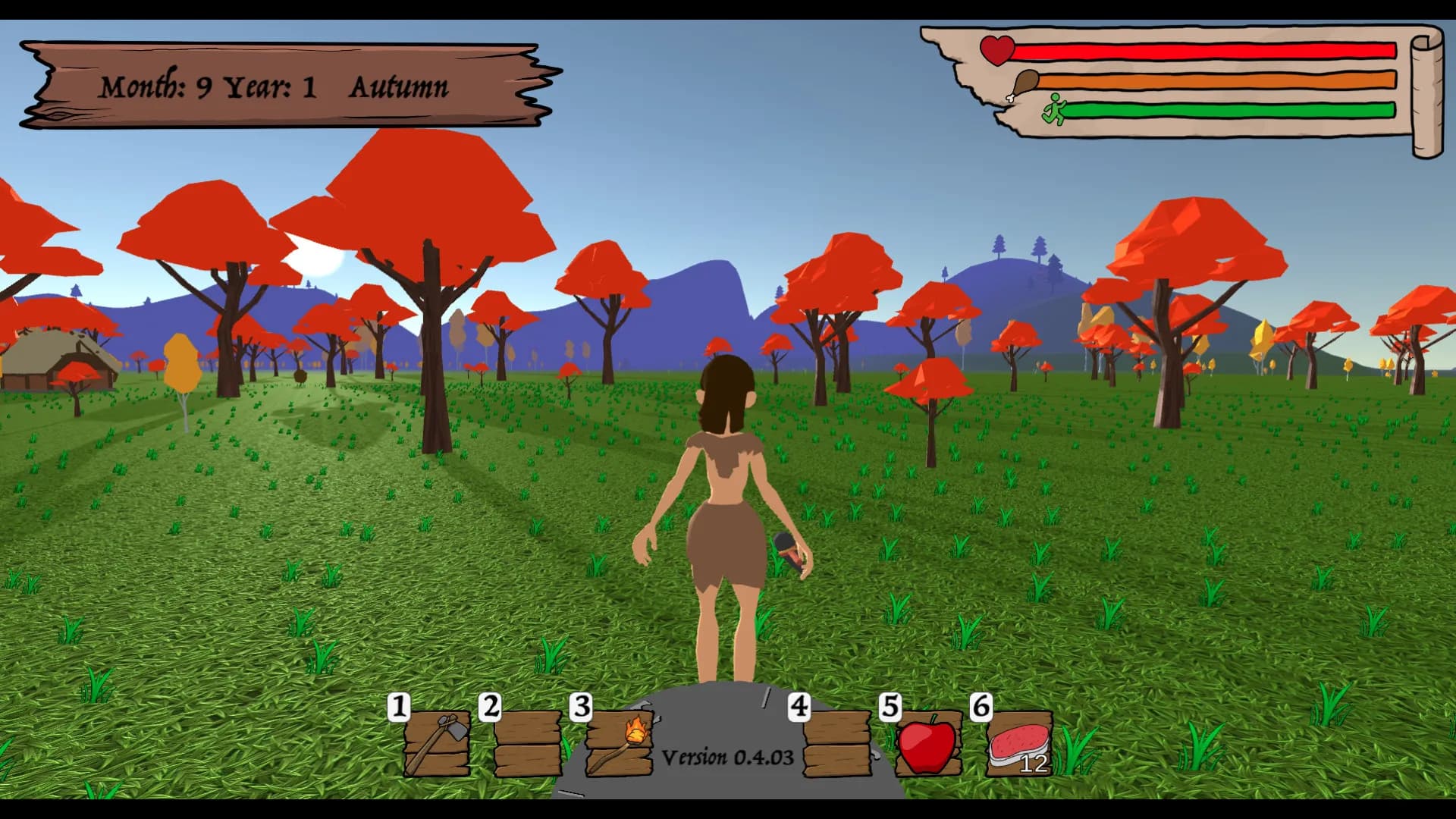The width and height of the screenshot is (1456, 819).
Task: Click the heart icon on the health bar
Action: (997, 52)
